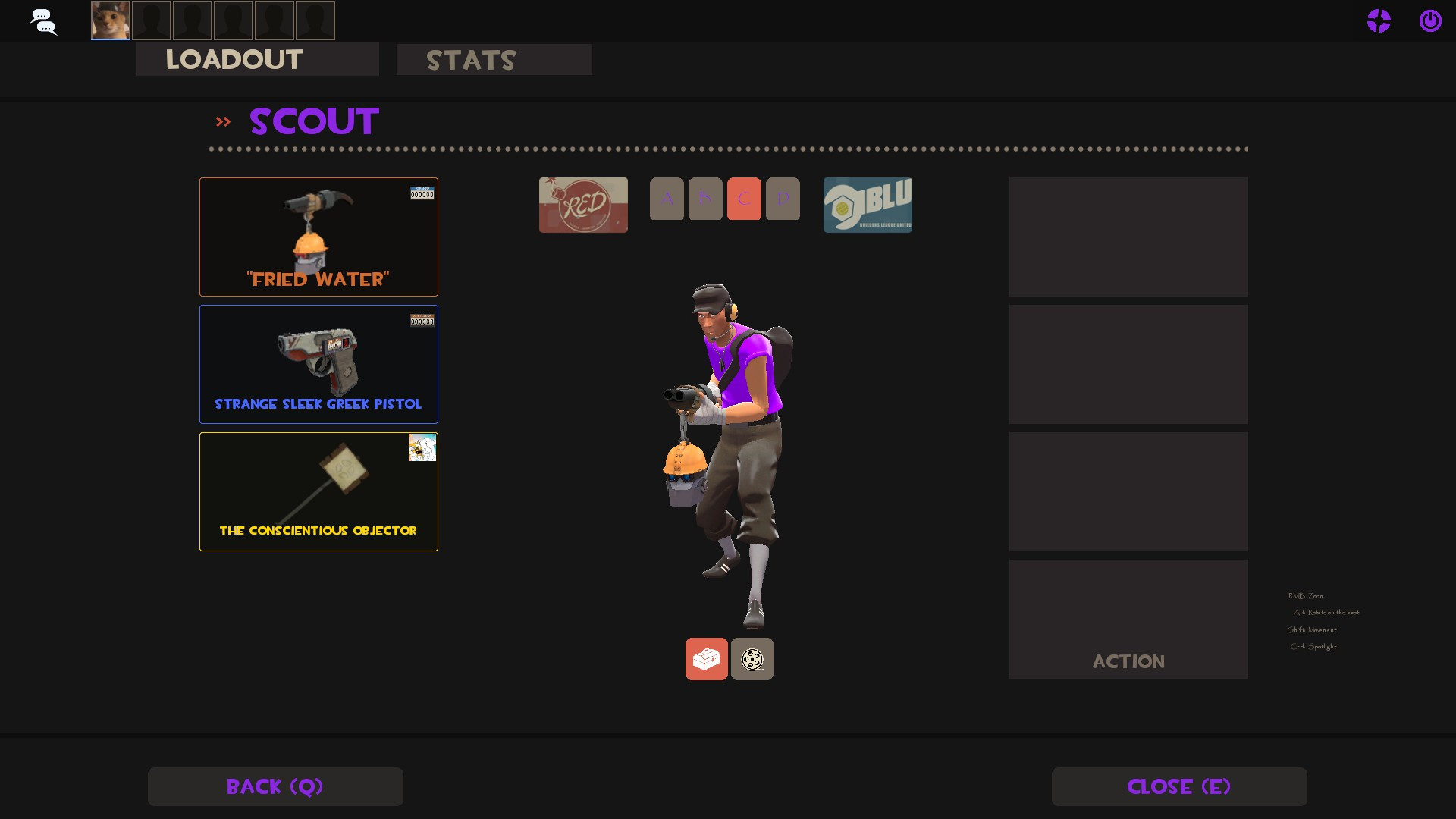
Task: Open the chat bubble icon in top-left
Action: [x=43, y=20]
